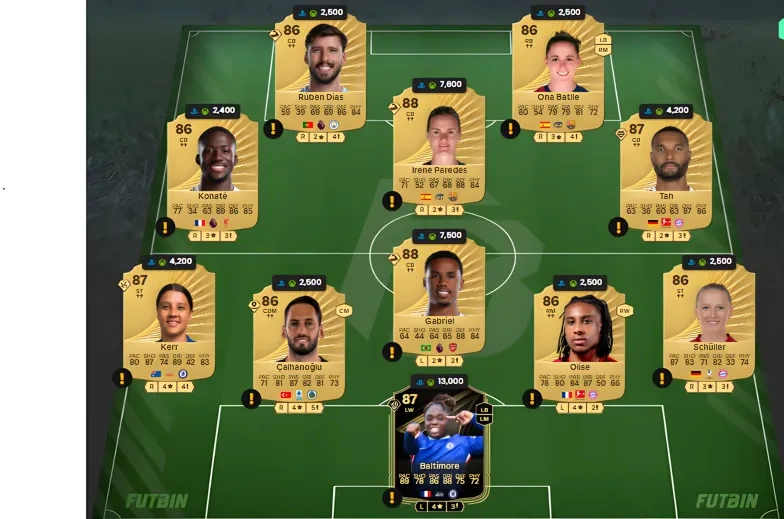Select the Olise player card

(x=578, y=338)
